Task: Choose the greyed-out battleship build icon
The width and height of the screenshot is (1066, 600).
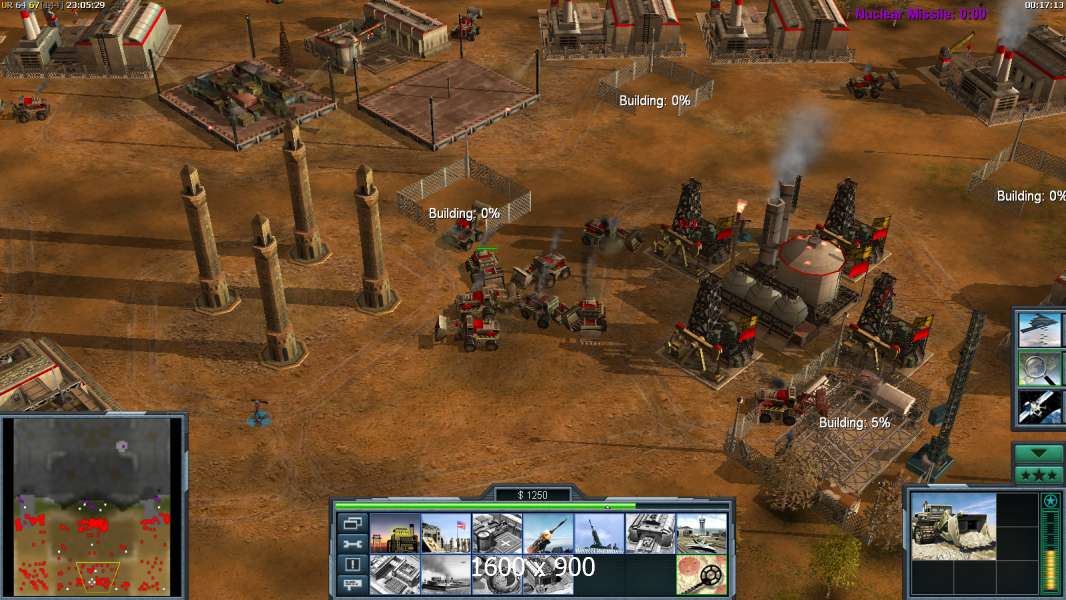Action: click(x=445, y=575)
